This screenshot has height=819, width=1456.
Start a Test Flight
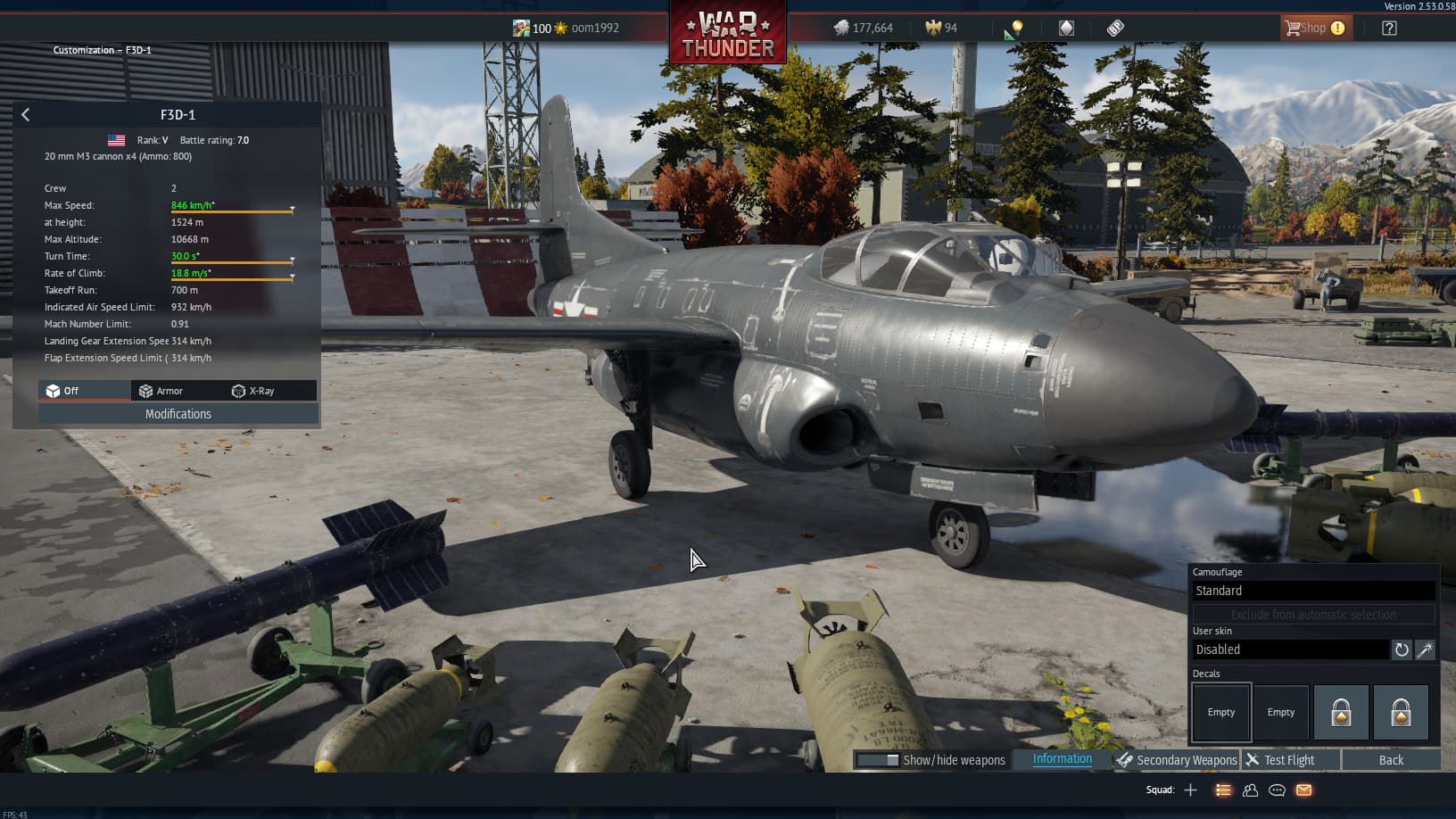pos(1288,759)
